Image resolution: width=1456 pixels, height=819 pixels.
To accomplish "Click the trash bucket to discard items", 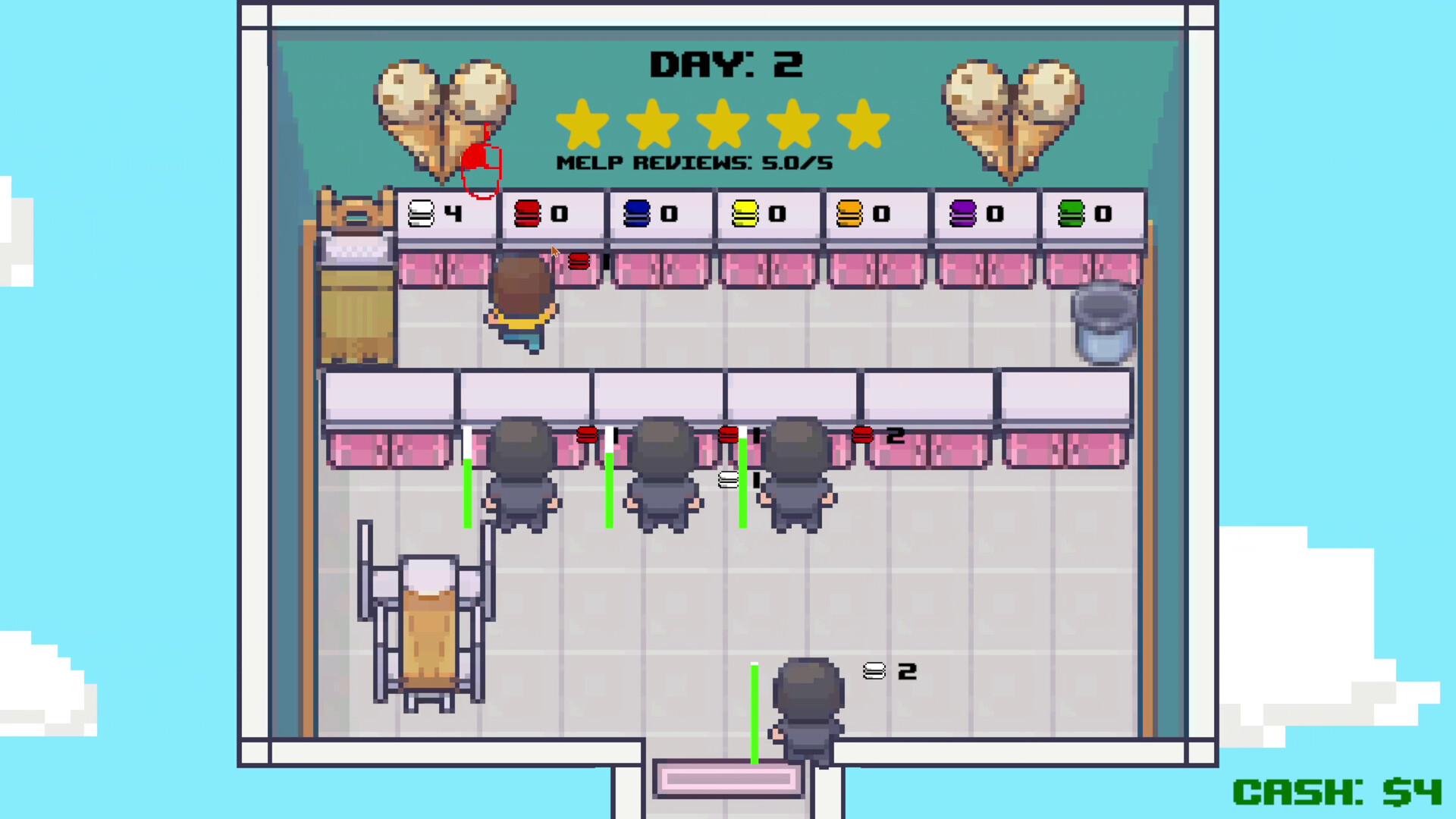I will (x=1104, y=322).
